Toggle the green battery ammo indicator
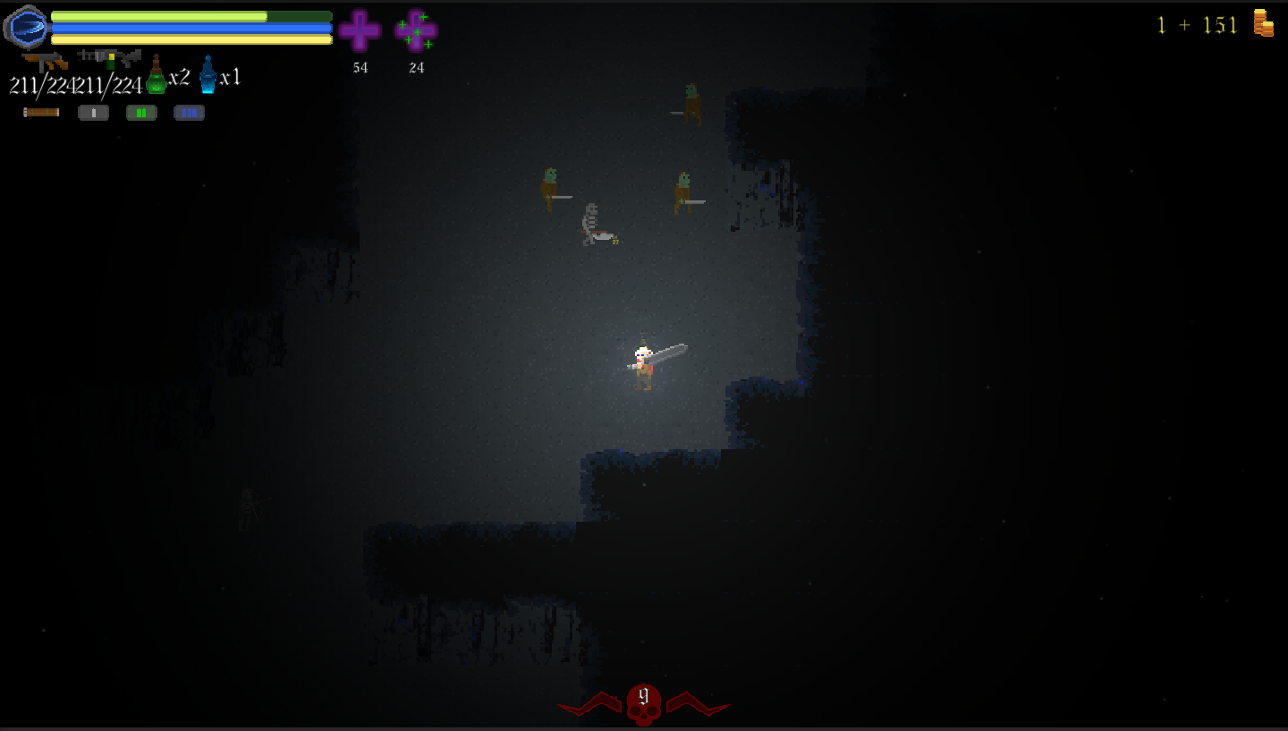The width and height of the screenshot is (1288, 731). click(x=140, y=111)
